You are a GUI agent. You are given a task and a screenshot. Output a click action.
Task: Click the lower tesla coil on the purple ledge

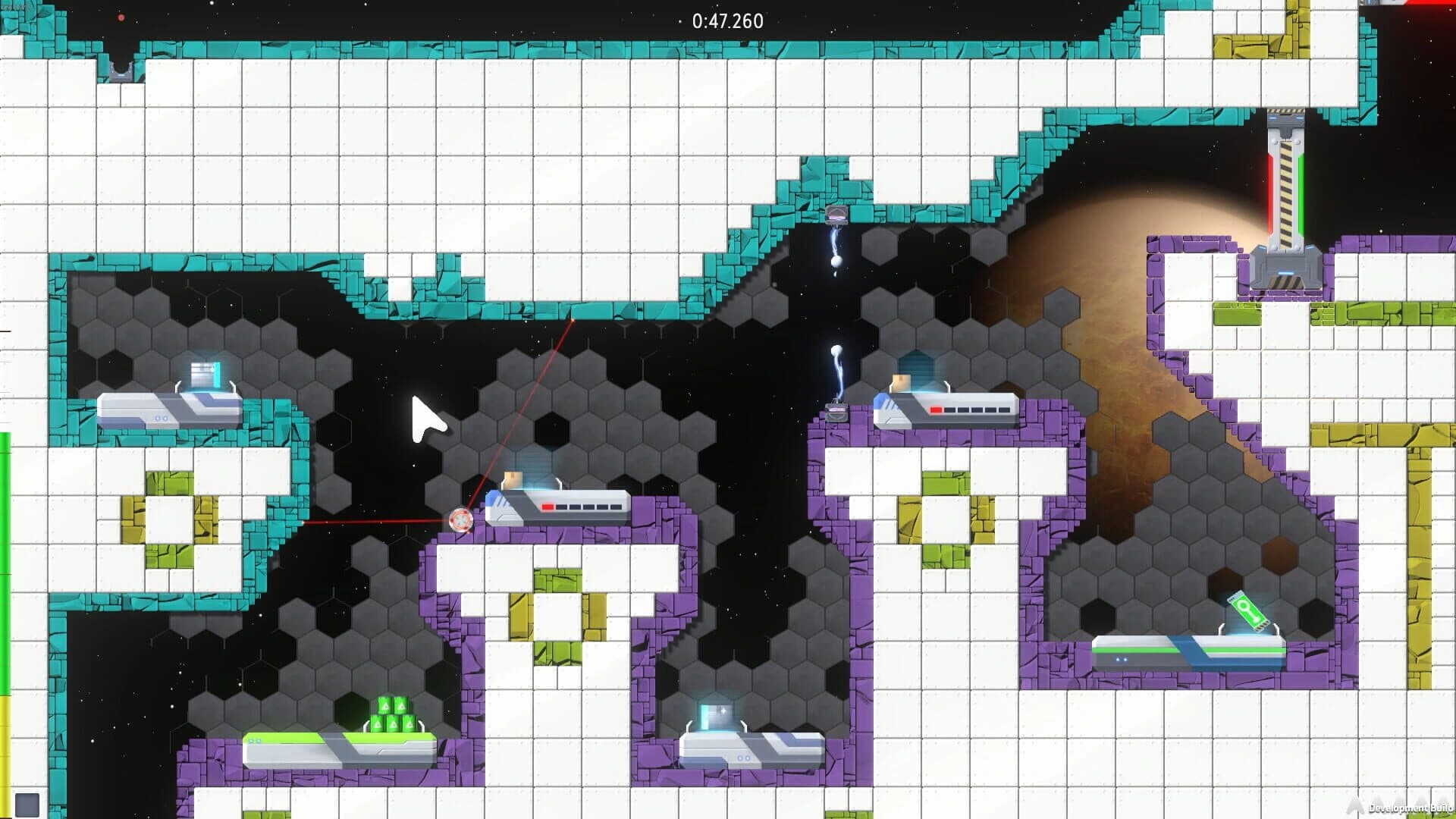[838, 413]
